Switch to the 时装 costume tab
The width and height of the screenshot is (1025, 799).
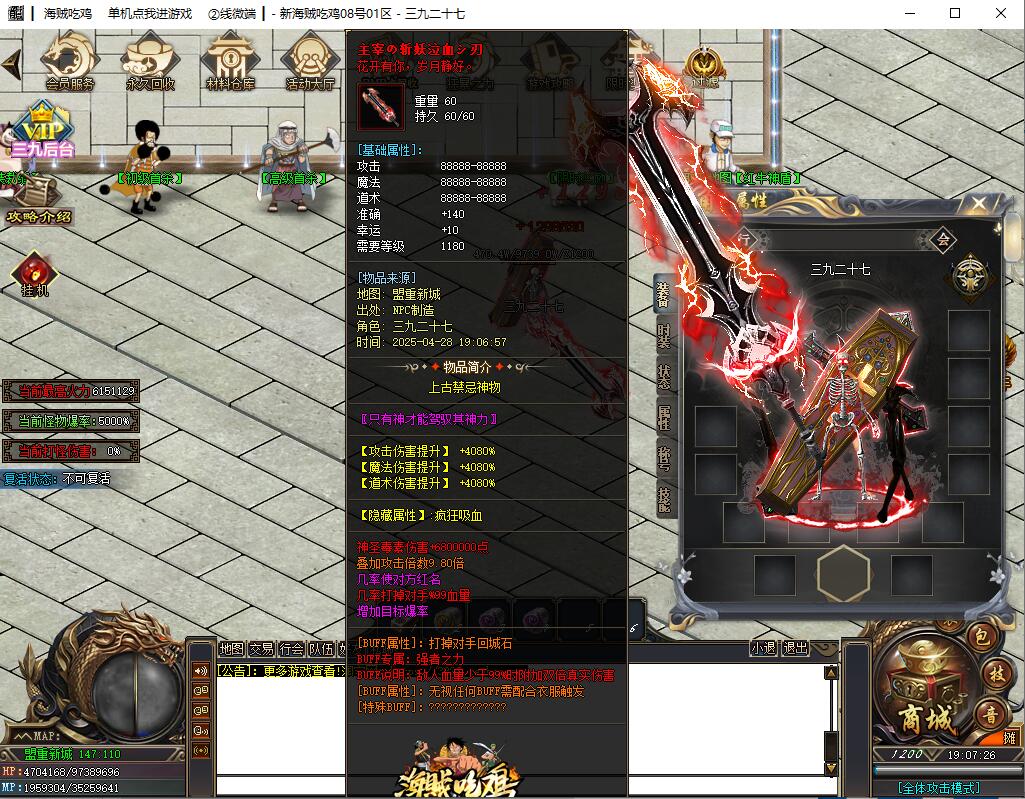tap(664, 334)
